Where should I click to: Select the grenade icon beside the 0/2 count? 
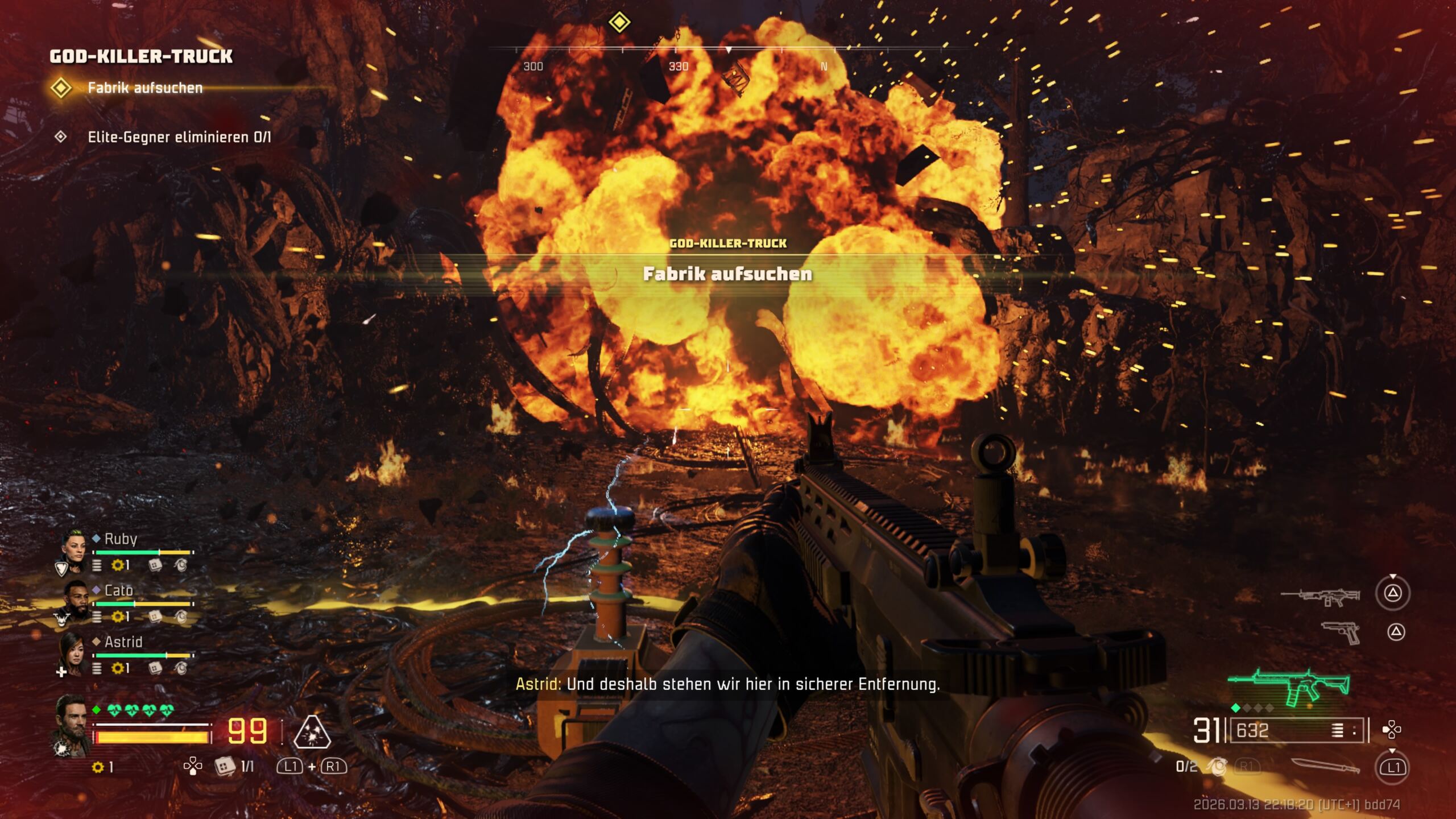pos(1217,767)
